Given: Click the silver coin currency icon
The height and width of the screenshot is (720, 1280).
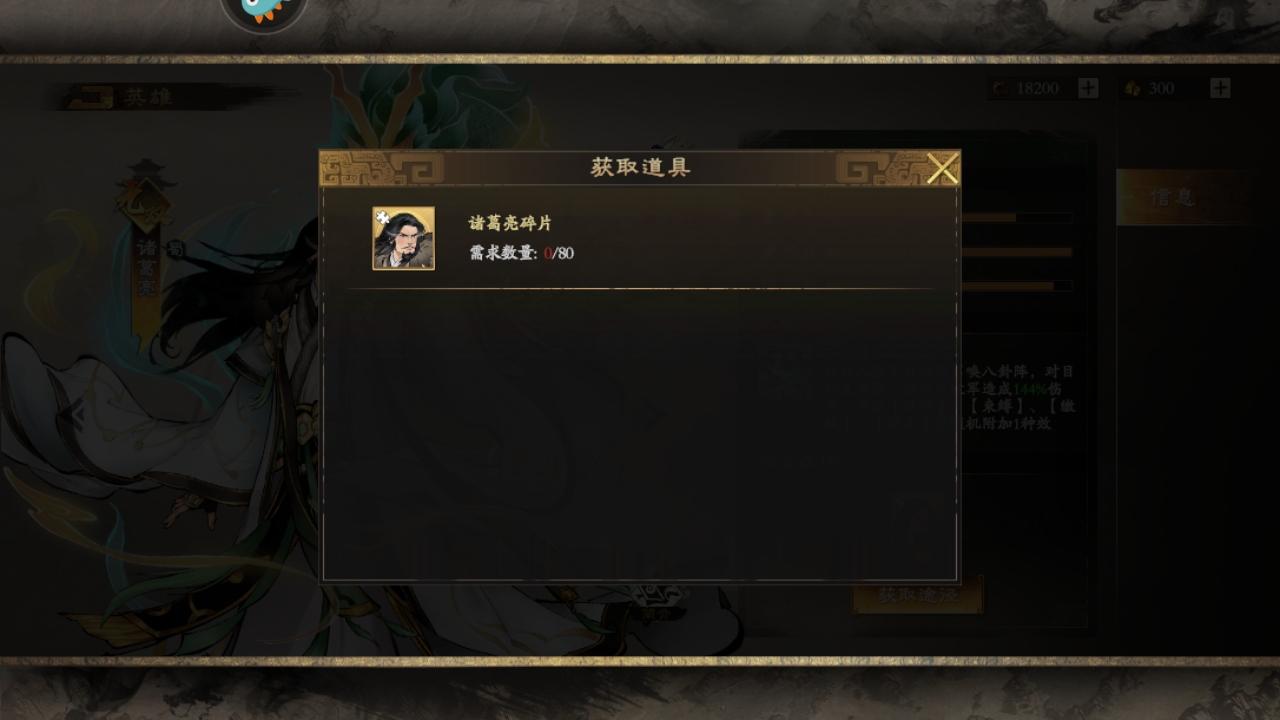Looking at the screenshot, I should click(x=997, y=88).
